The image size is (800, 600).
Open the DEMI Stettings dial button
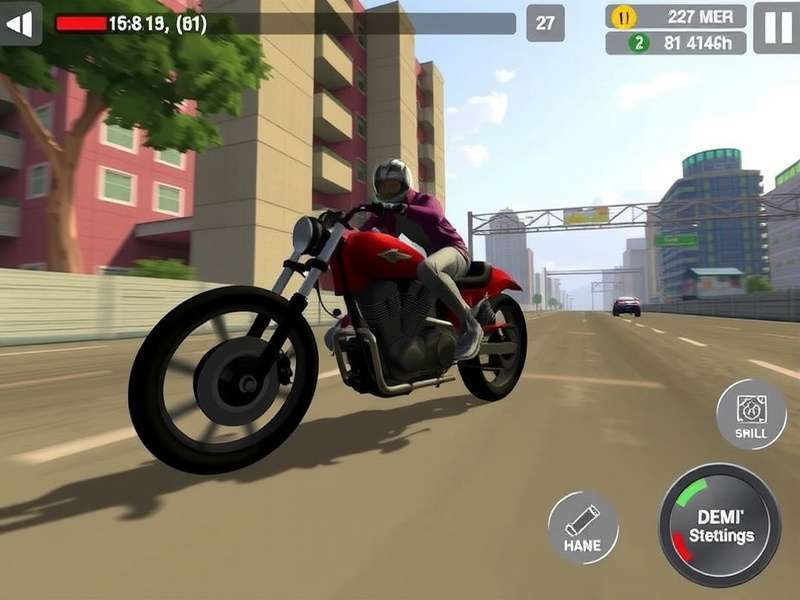720,525
